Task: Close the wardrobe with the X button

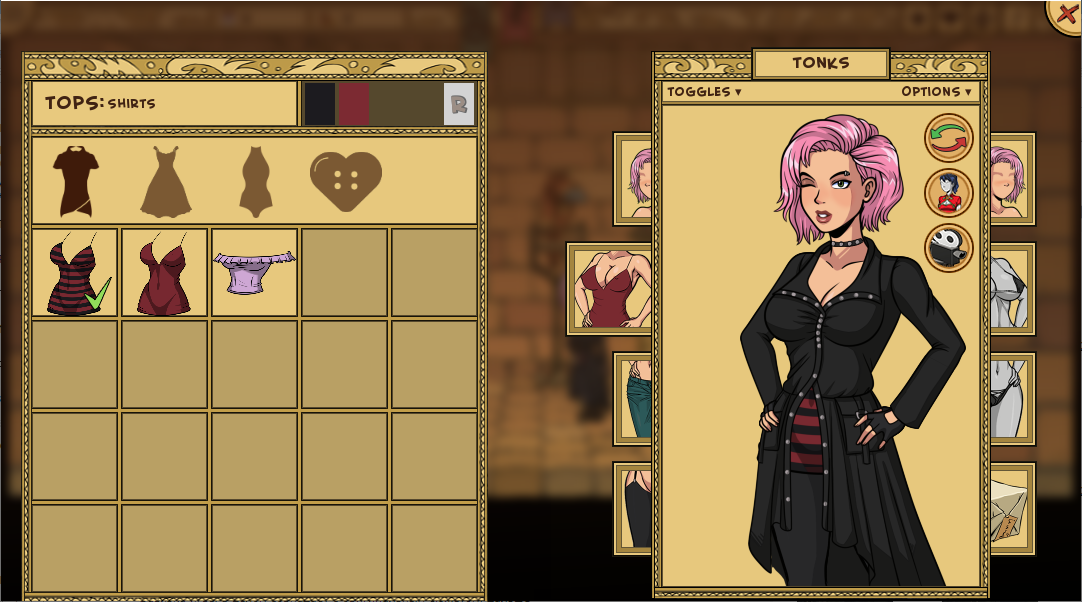Action: [x=1067, y=15]
